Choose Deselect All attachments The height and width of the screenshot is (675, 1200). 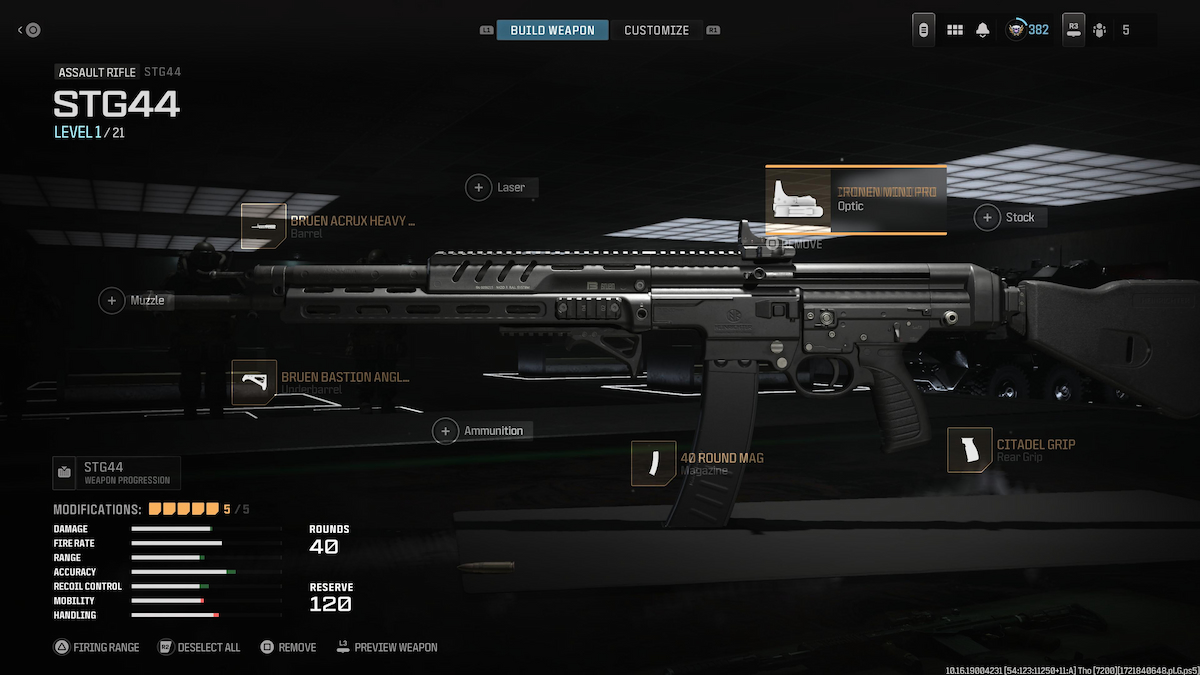(x=200, y=647)
